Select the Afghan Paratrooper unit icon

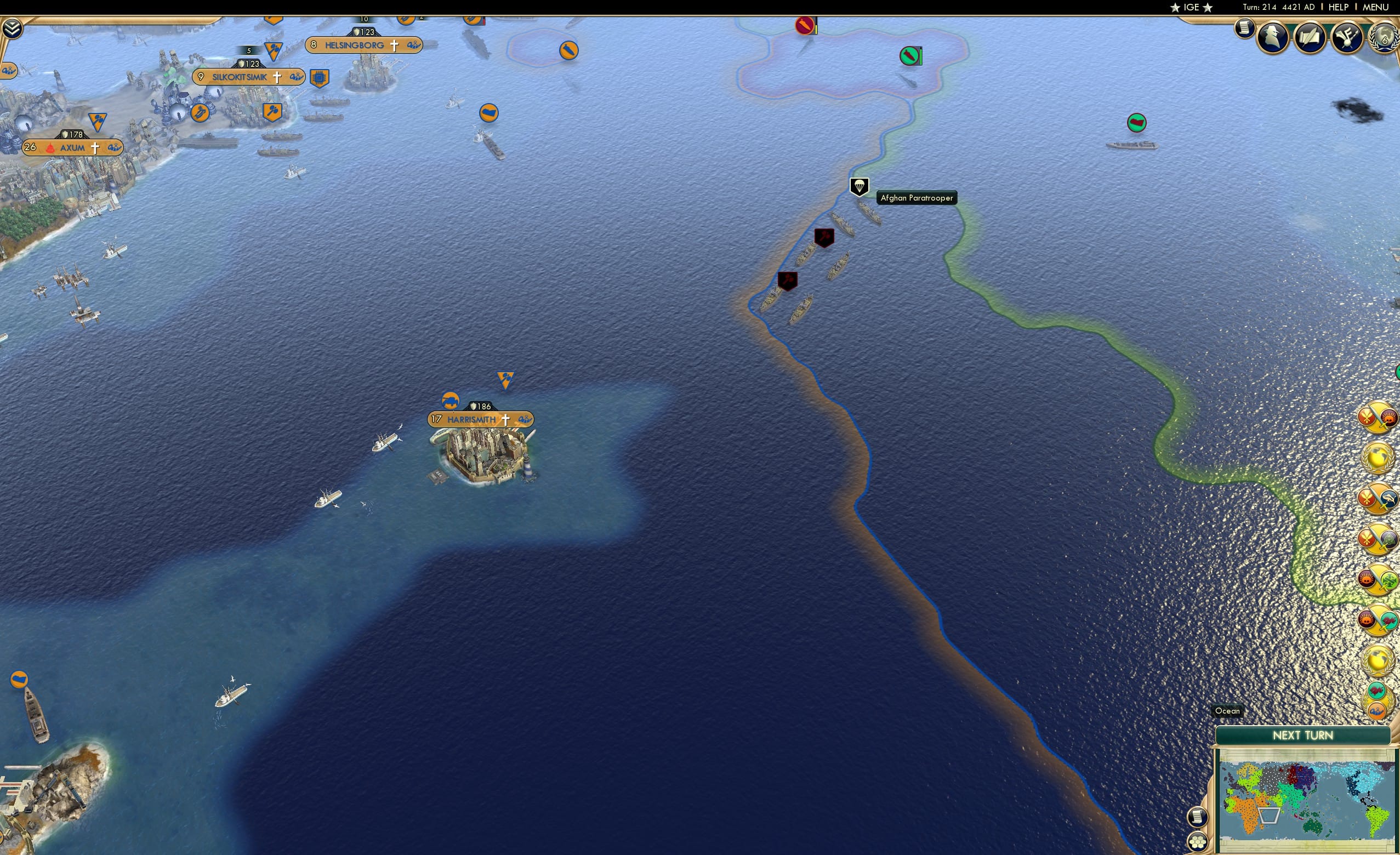pos(859,186)
